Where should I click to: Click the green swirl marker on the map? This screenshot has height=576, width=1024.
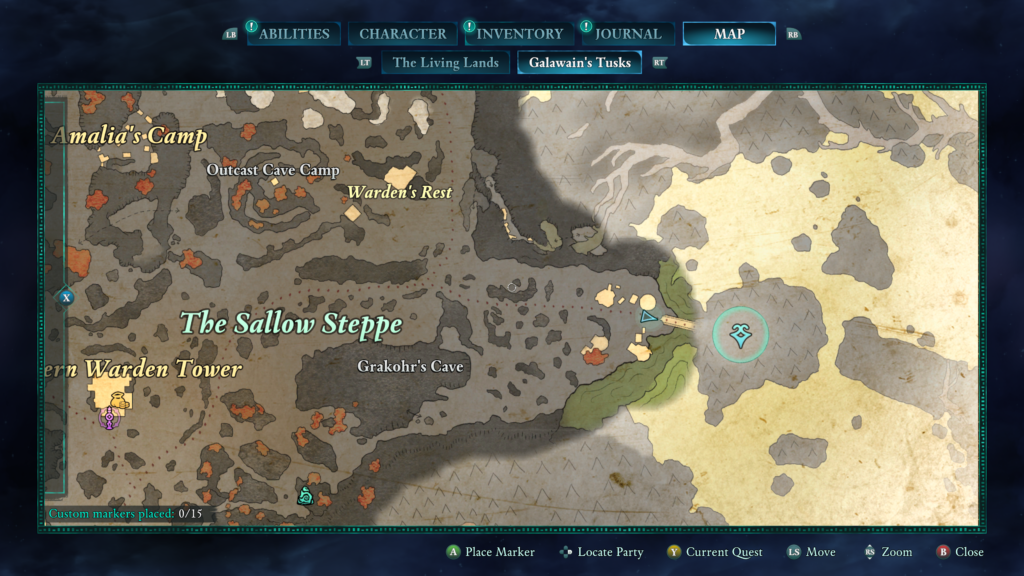[305, 494]
